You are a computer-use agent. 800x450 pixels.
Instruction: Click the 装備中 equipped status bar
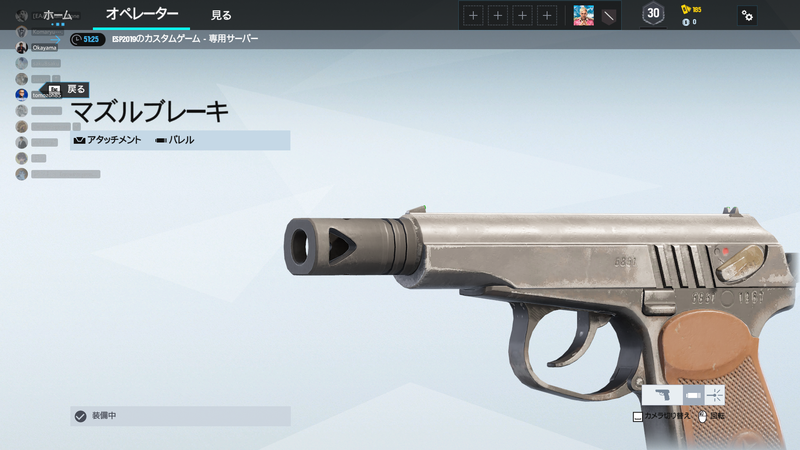(x=180, y=416)
